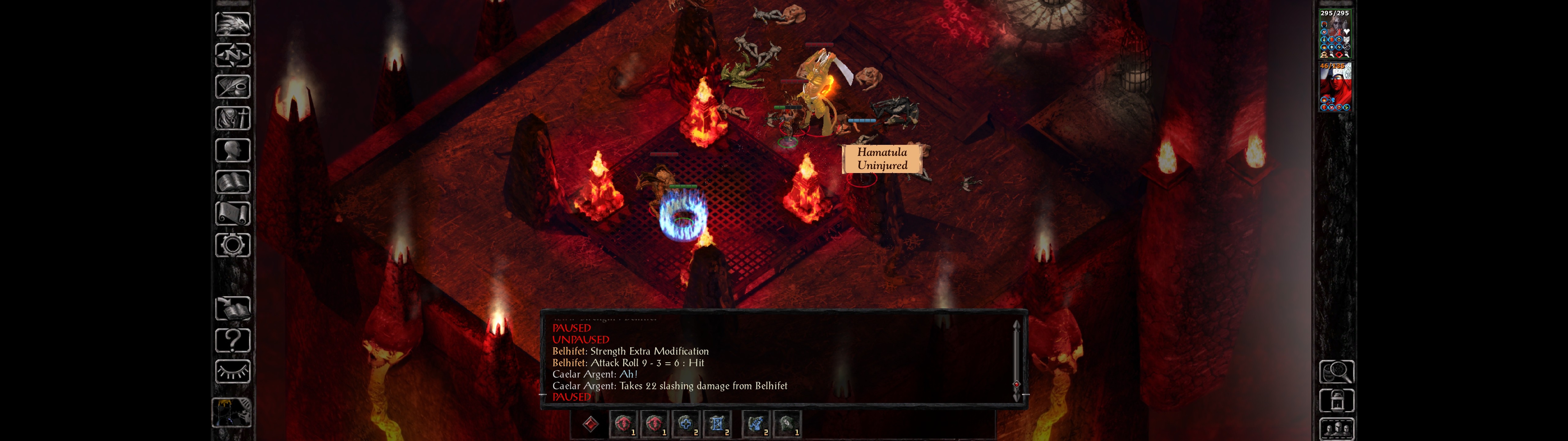Toggle the padlock view-lock button
Image resolution: width=1568 pixels, height=441 pixels.
click(x=1336, y=401)
